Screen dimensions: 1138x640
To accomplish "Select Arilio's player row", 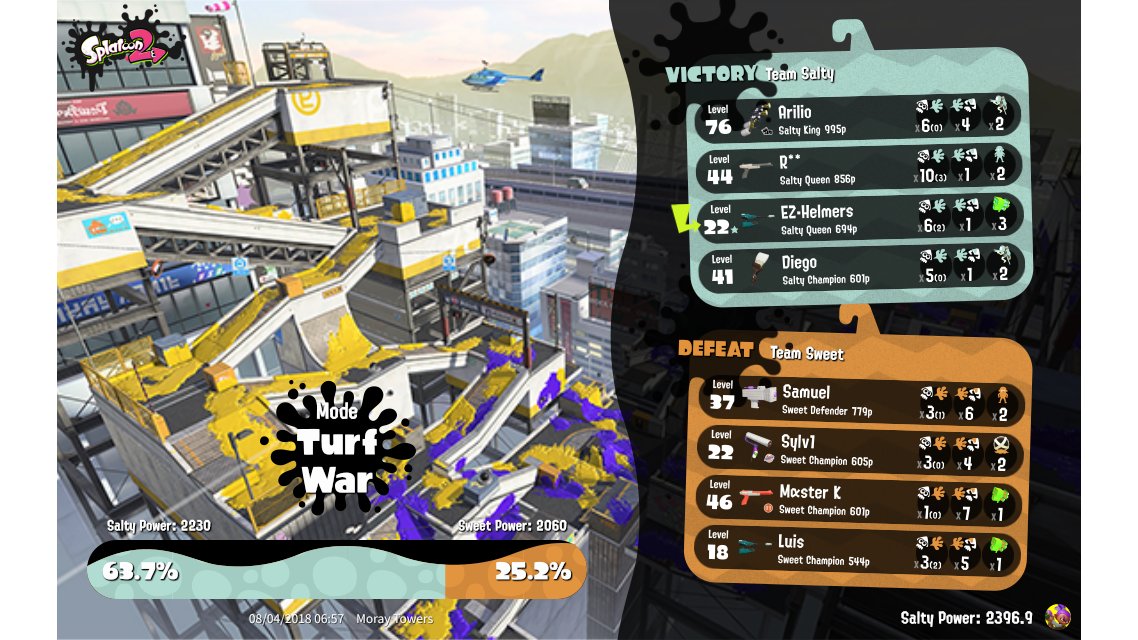I will click(860, 118).
